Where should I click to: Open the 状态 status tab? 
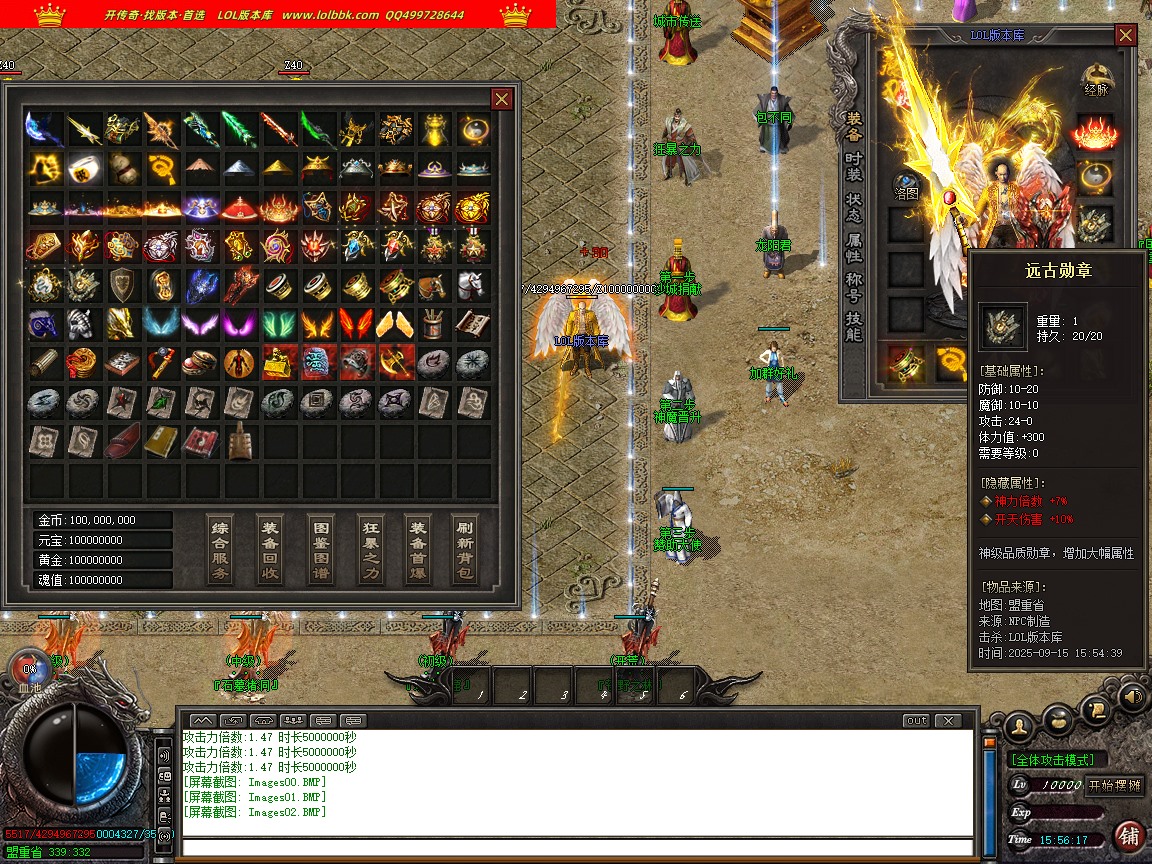(854, 206)
